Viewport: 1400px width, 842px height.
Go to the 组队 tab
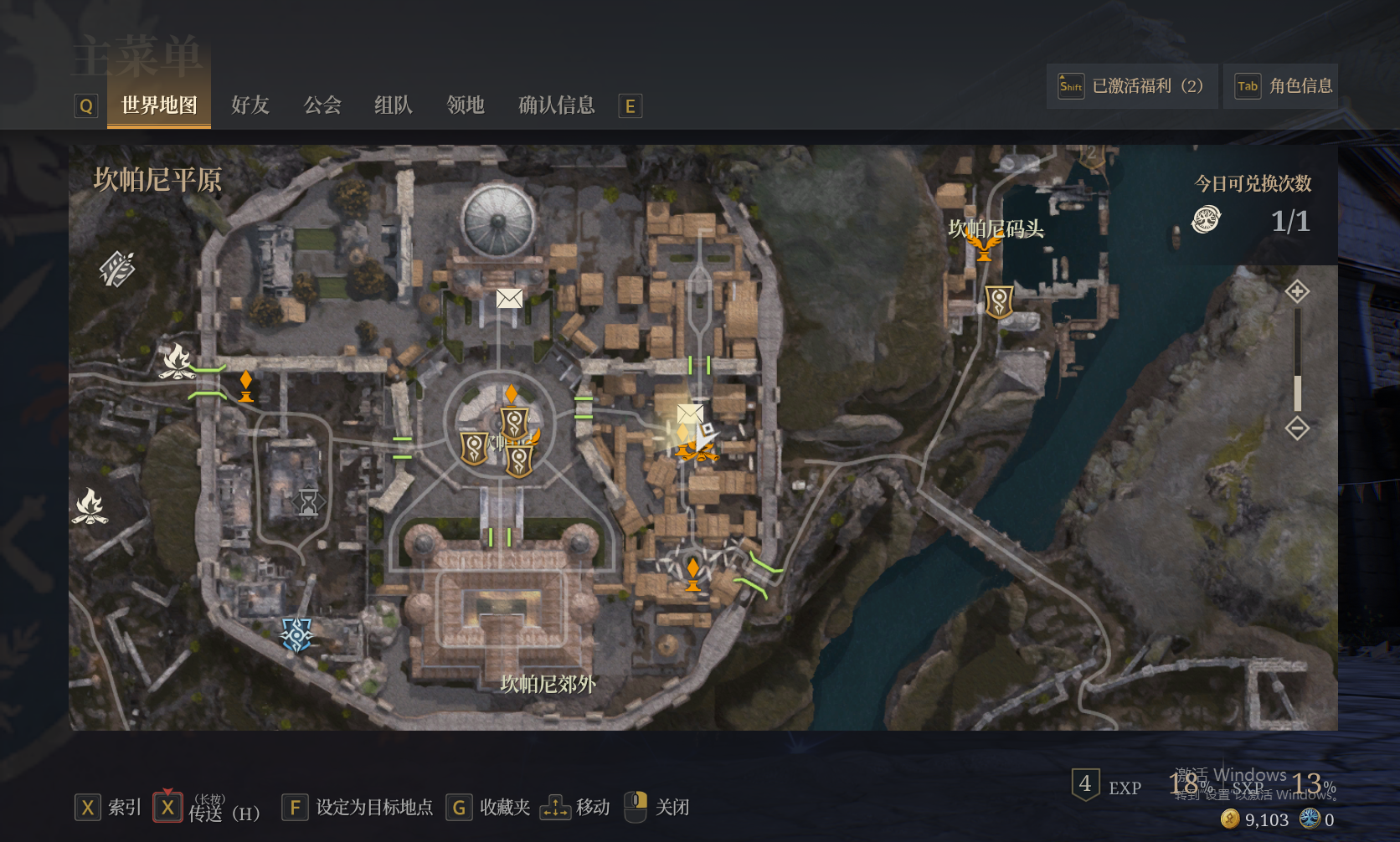pos(394,105)
